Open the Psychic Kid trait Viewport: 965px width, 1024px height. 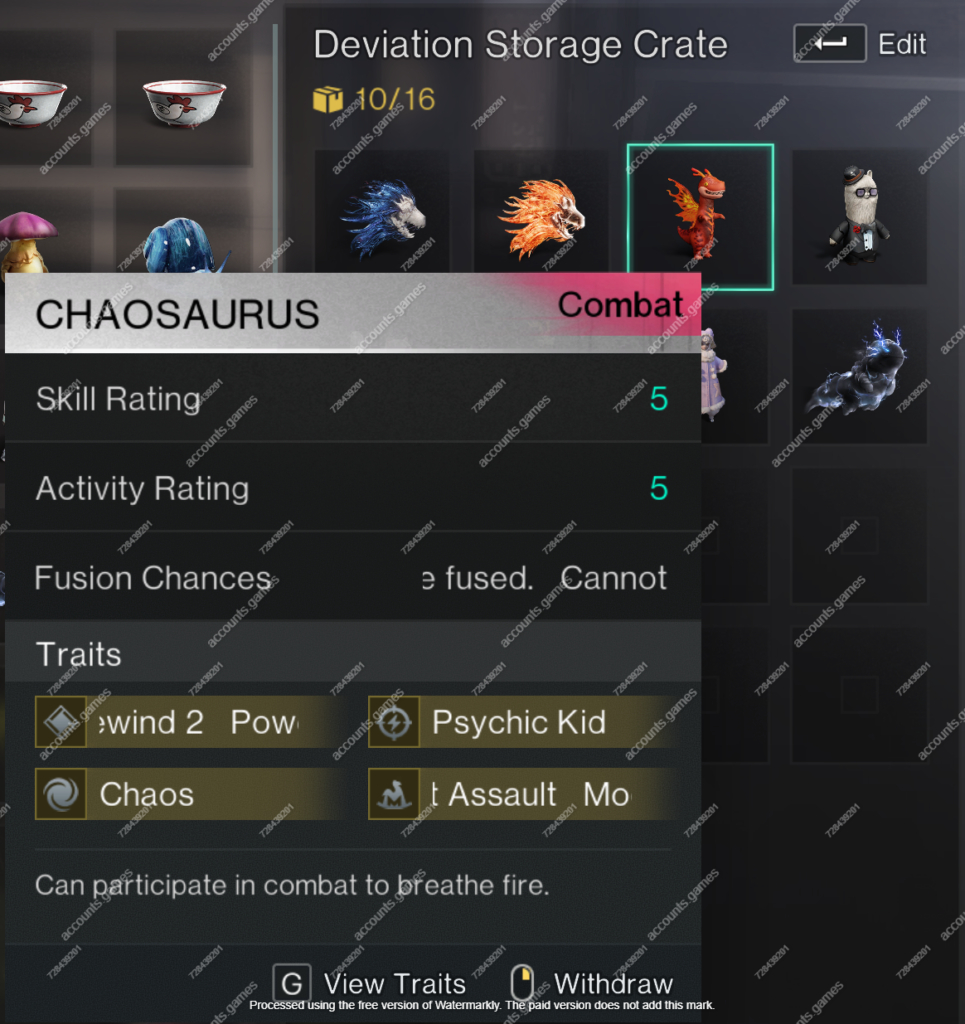(x=518, y=722)
